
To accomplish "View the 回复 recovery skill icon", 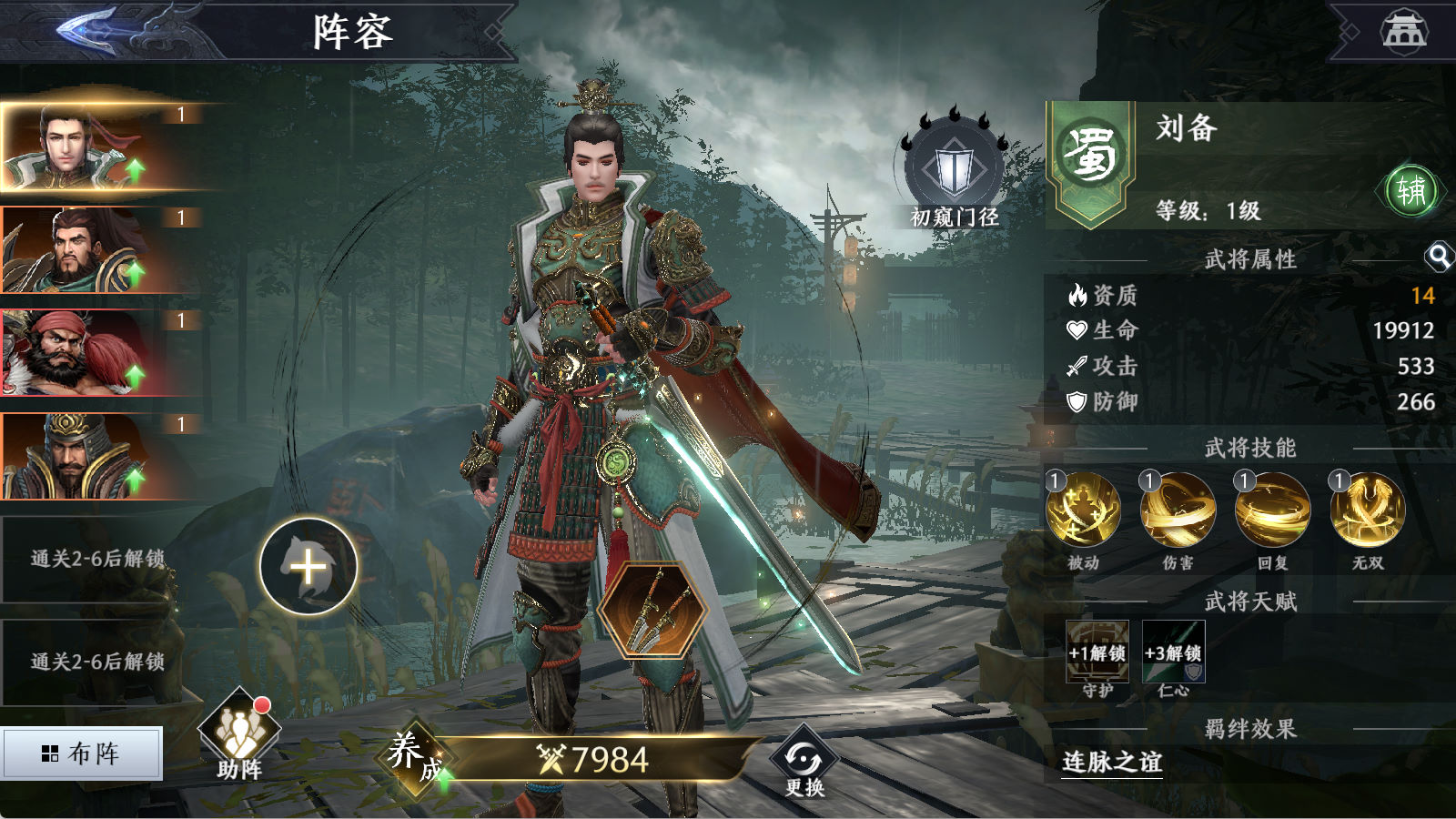I will [x=1272, y=511].
